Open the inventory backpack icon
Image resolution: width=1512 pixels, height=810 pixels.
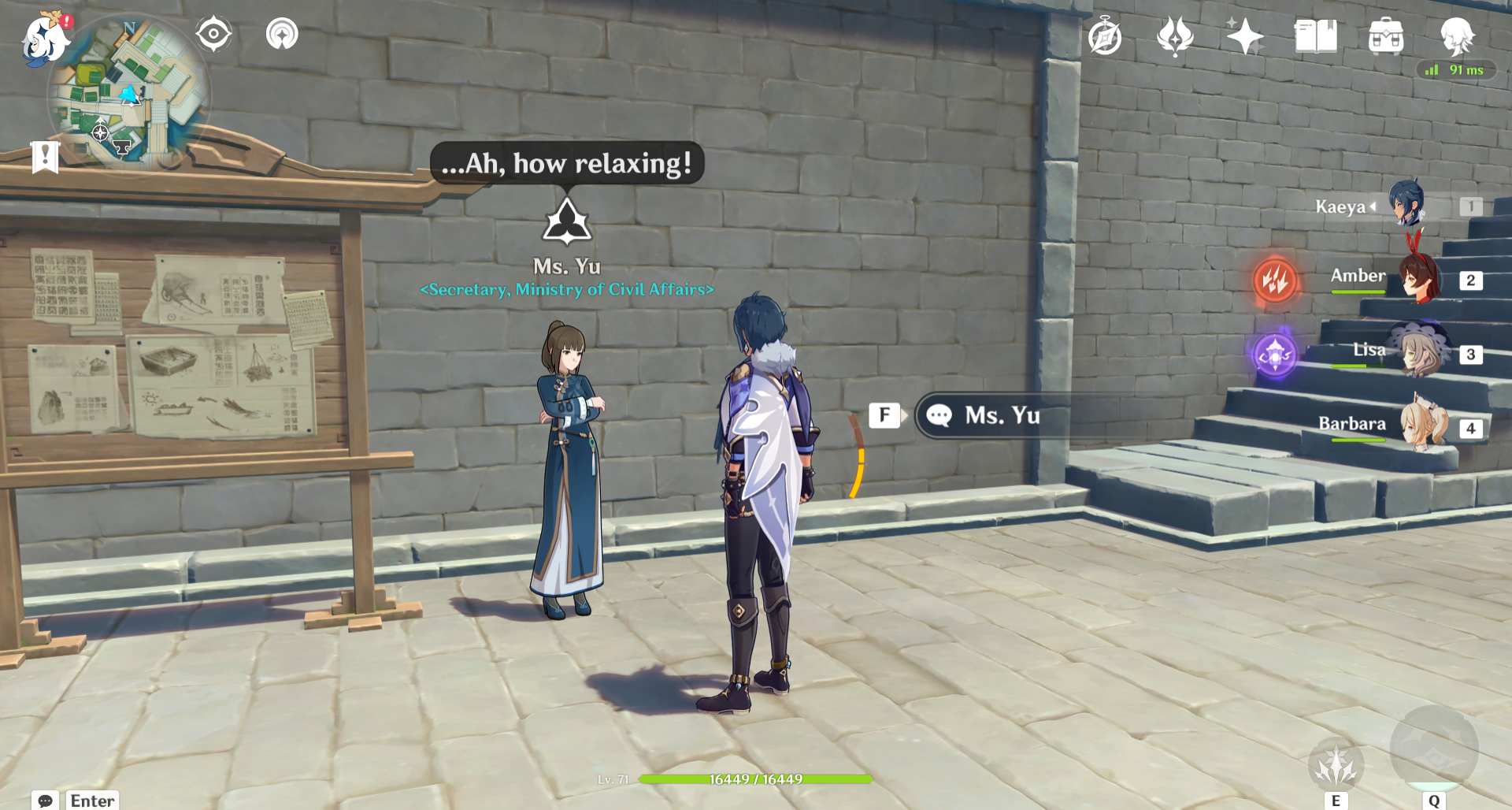point(1386,36)
